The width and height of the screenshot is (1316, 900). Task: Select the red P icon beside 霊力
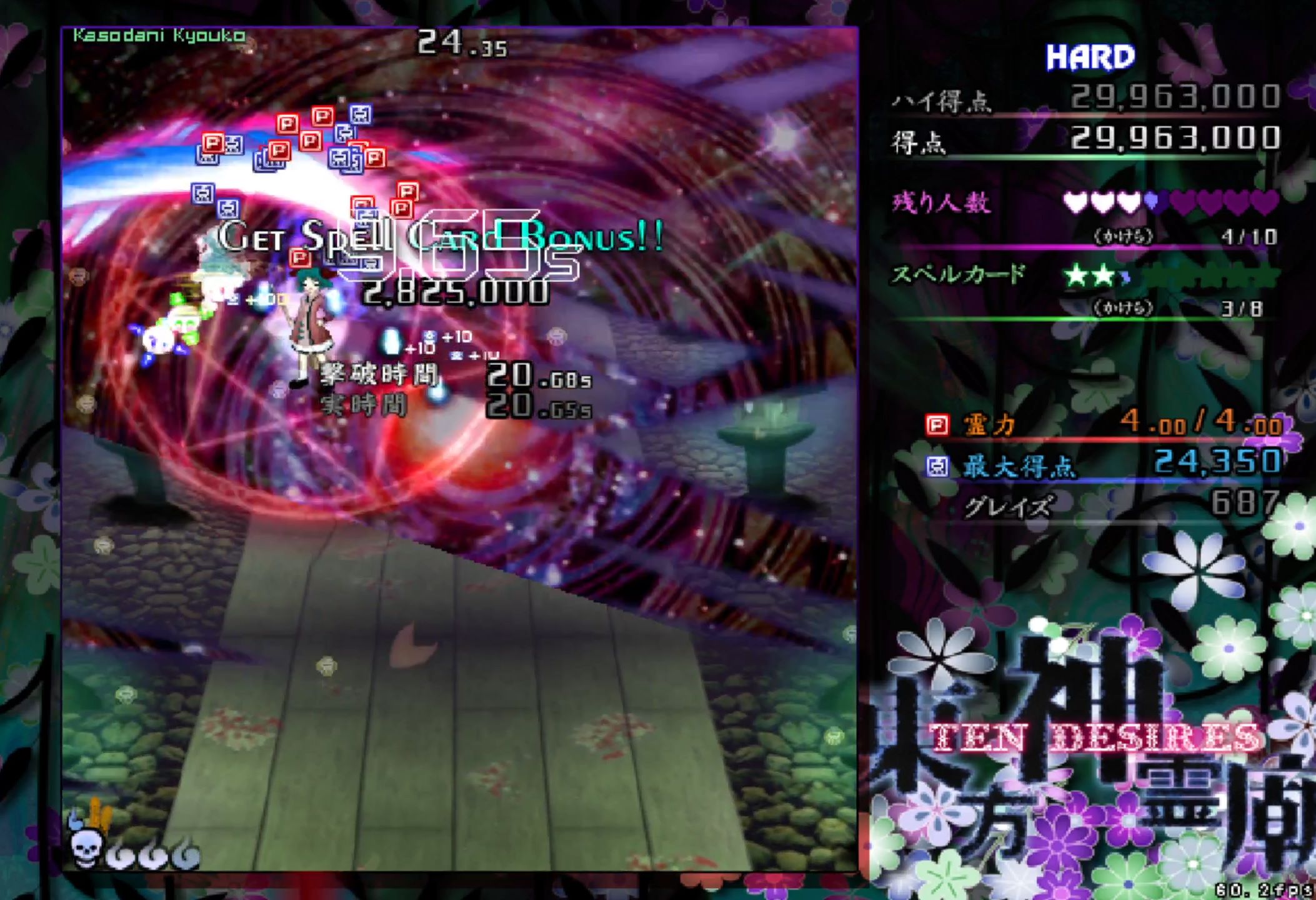(937, 426)
